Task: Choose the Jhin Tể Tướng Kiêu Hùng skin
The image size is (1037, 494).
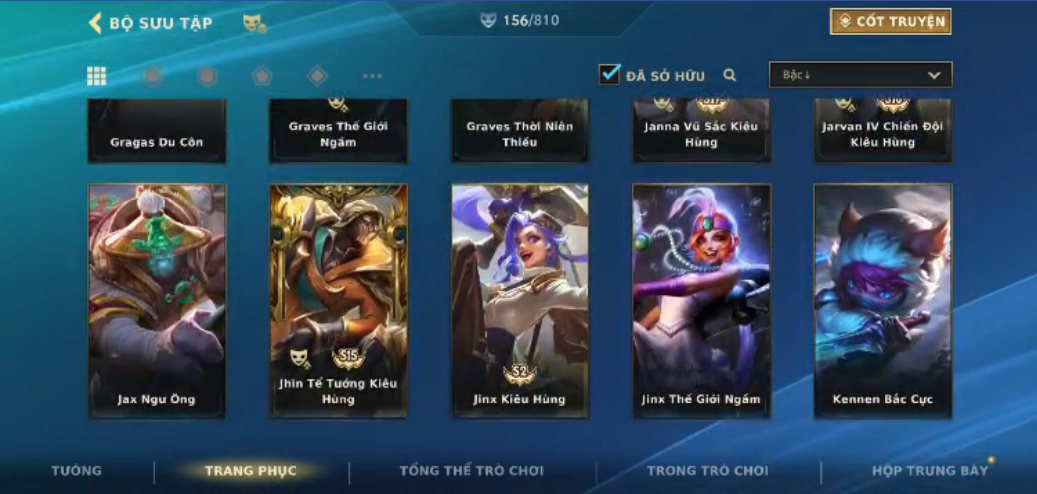Action: coord(339,300)
